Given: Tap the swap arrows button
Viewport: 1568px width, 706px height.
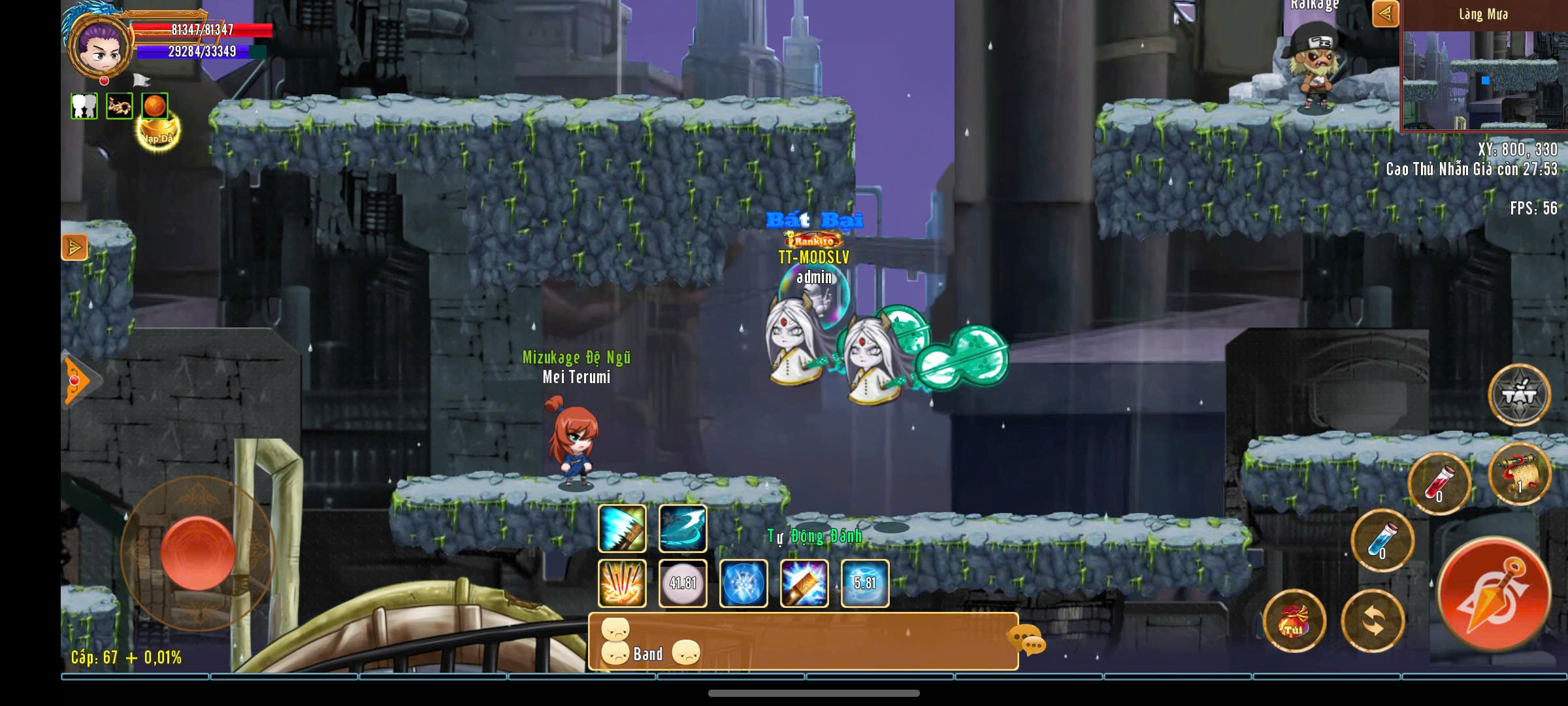Looking at the screenshot, I should [1373, 621].
